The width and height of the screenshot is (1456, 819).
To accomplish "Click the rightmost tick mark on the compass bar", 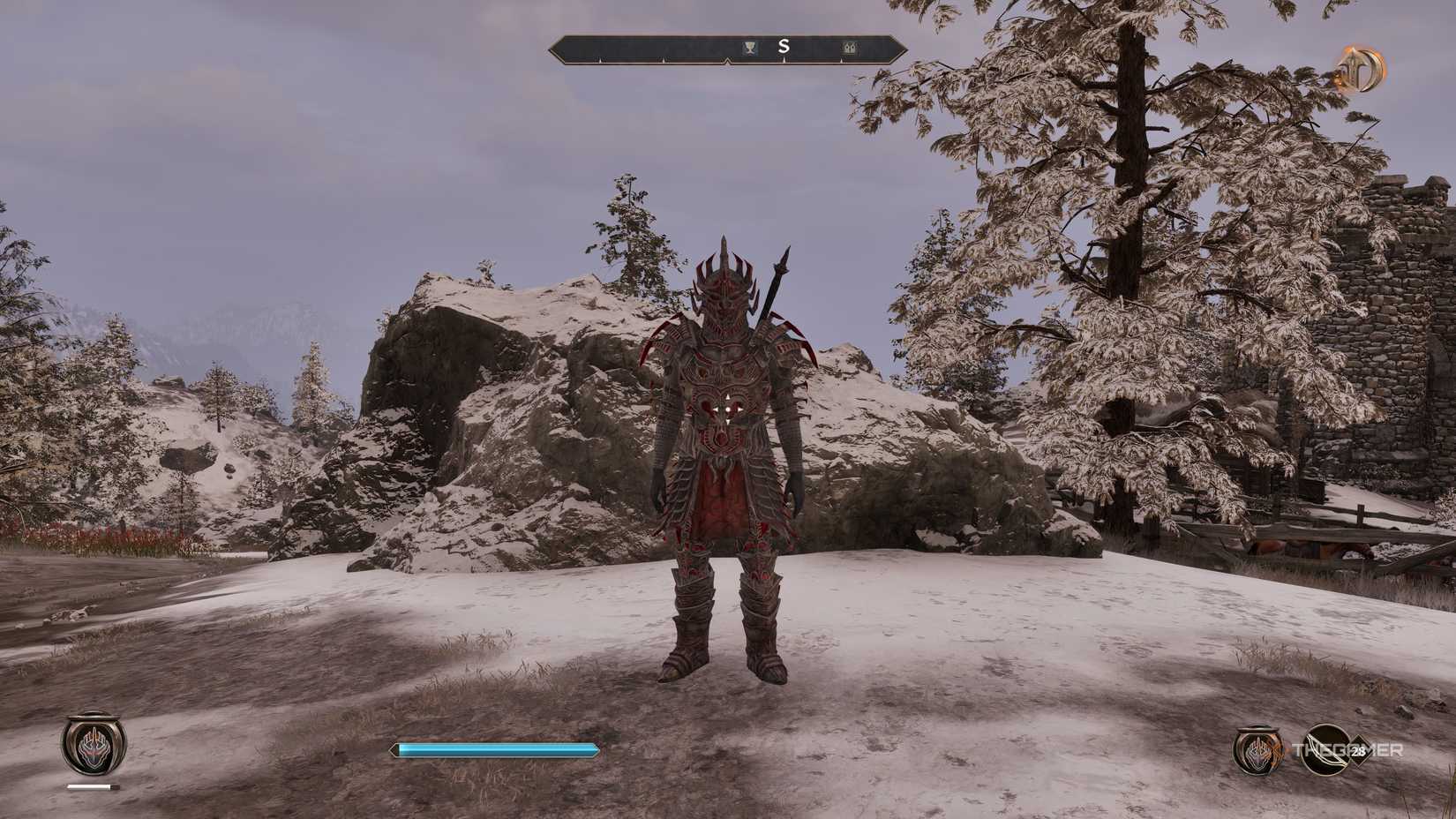I will coord(842,59).
